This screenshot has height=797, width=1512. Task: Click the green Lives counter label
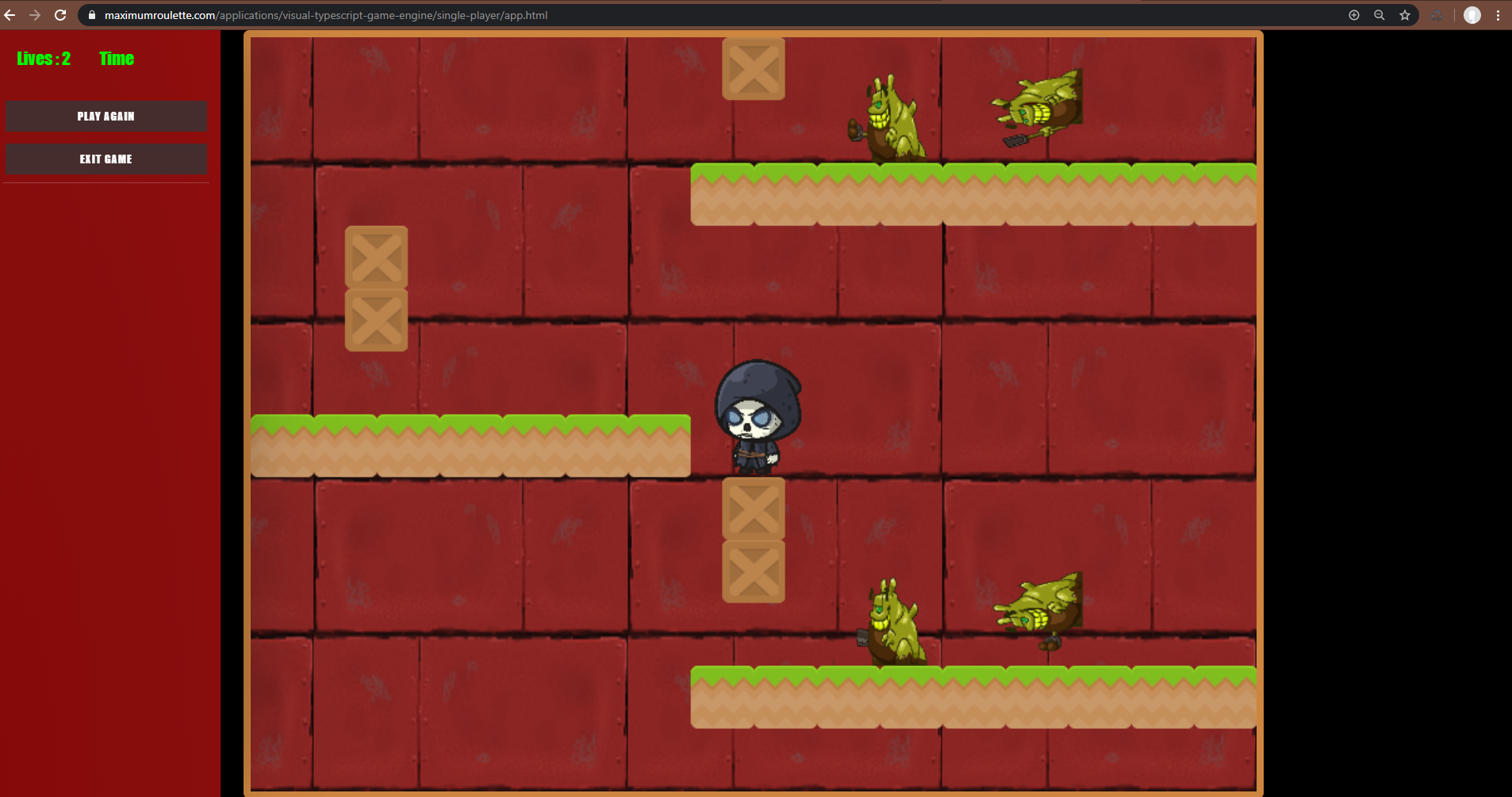pos(43,58)
